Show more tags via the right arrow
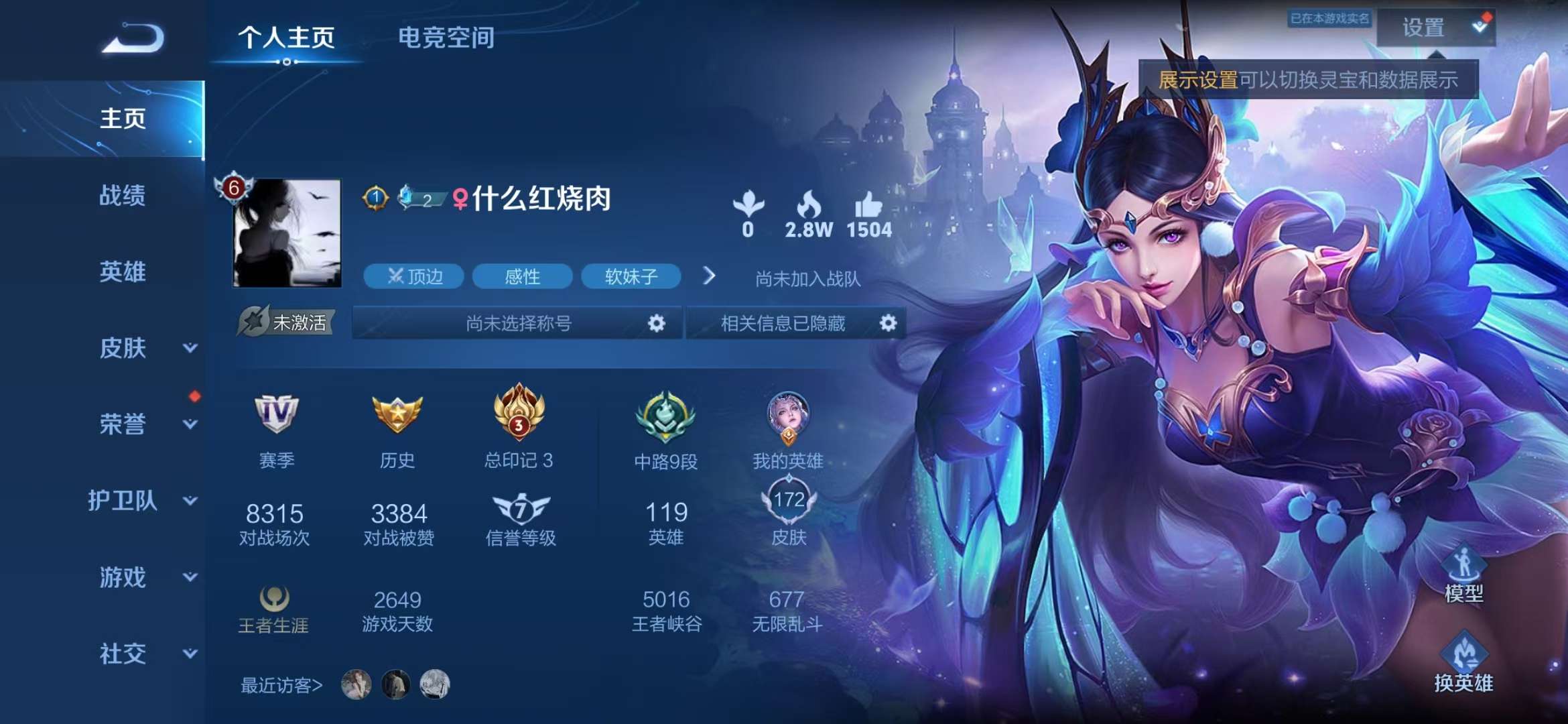The image size is (1568, 724). point(711,276)
